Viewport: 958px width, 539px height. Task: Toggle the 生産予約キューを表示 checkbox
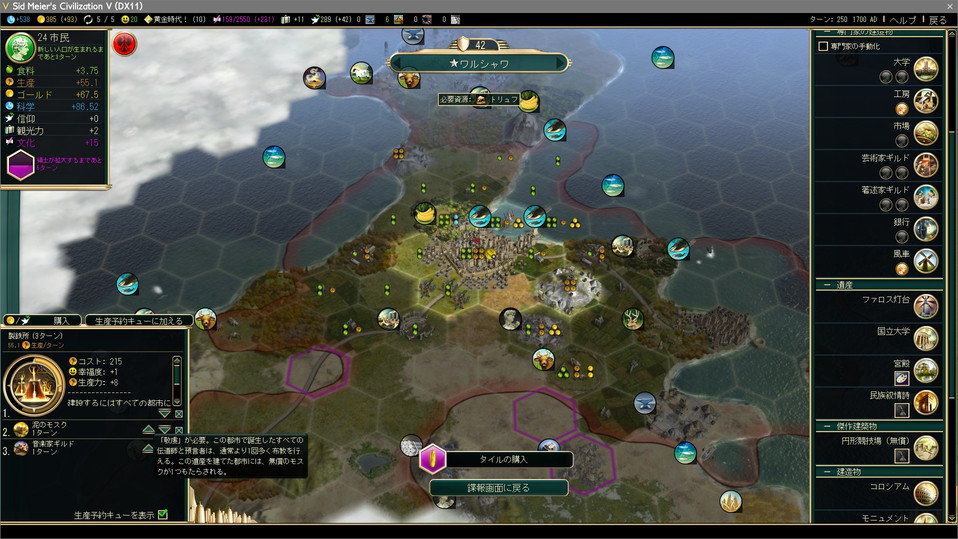(162, 515)
